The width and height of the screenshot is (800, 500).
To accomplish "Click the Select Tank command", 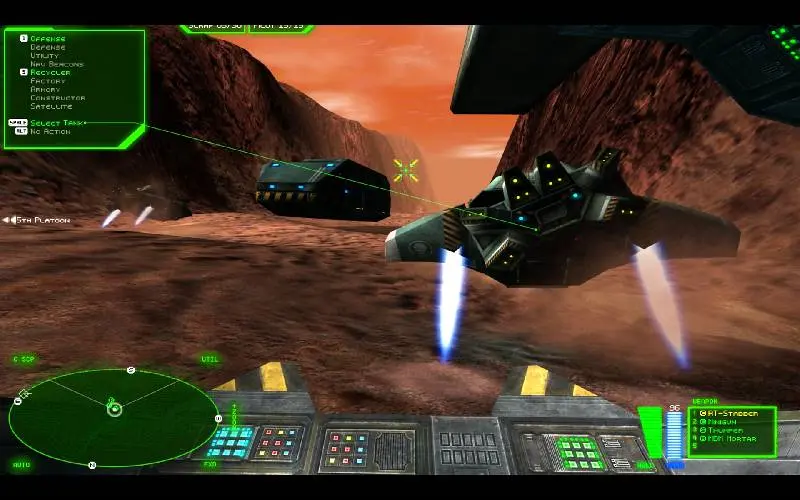I will click(x=58, y=123).
